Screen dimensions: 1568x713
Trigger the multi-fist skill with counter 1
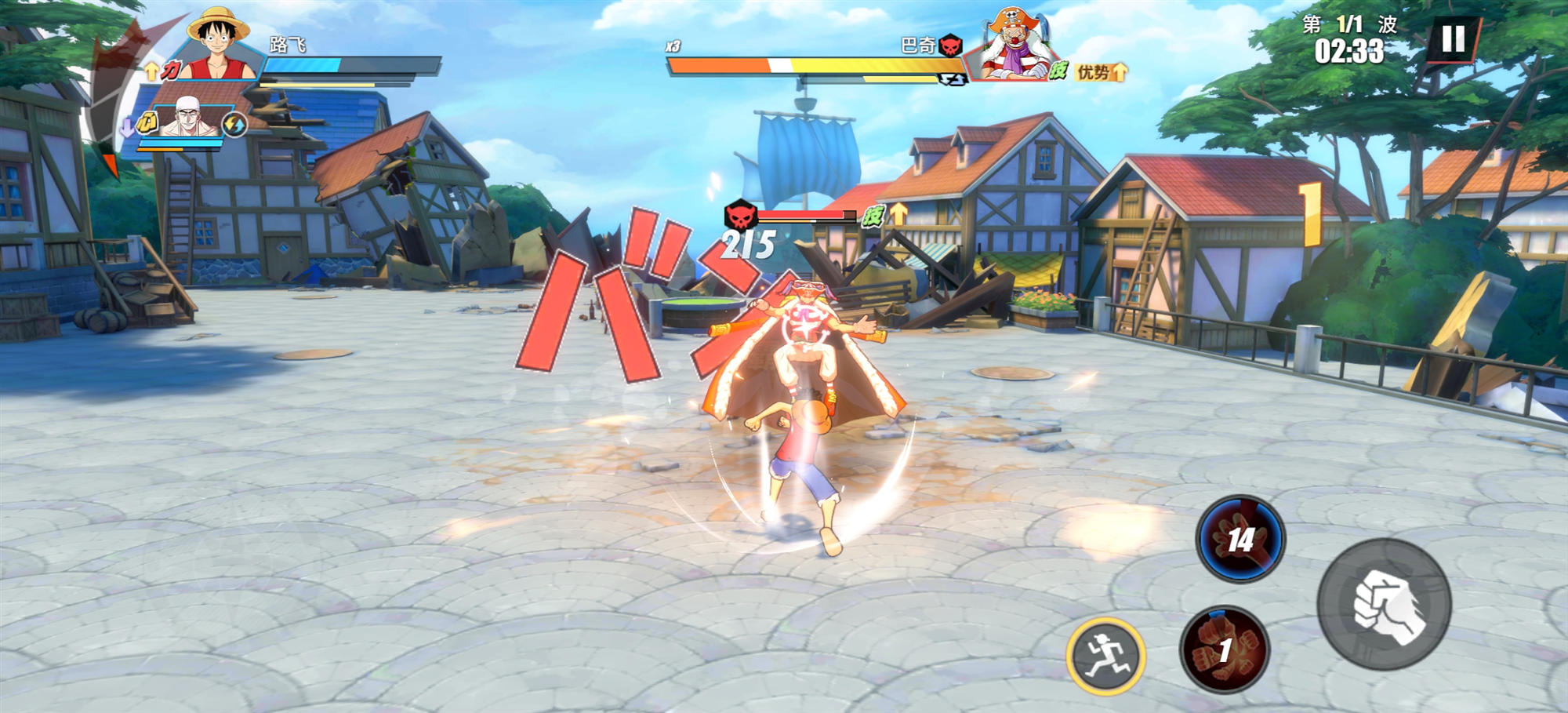click(x=1225, y=649)
